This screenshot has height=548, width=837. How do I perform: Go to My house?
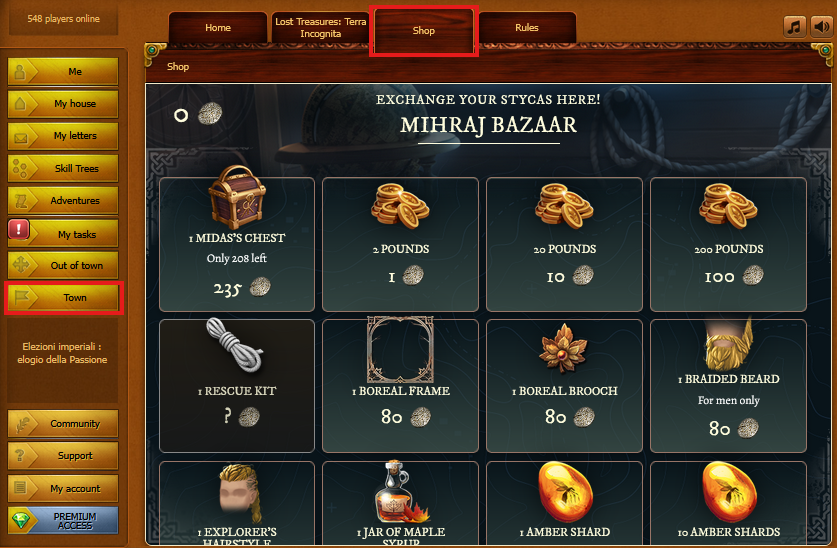click(x=63, y=104)
